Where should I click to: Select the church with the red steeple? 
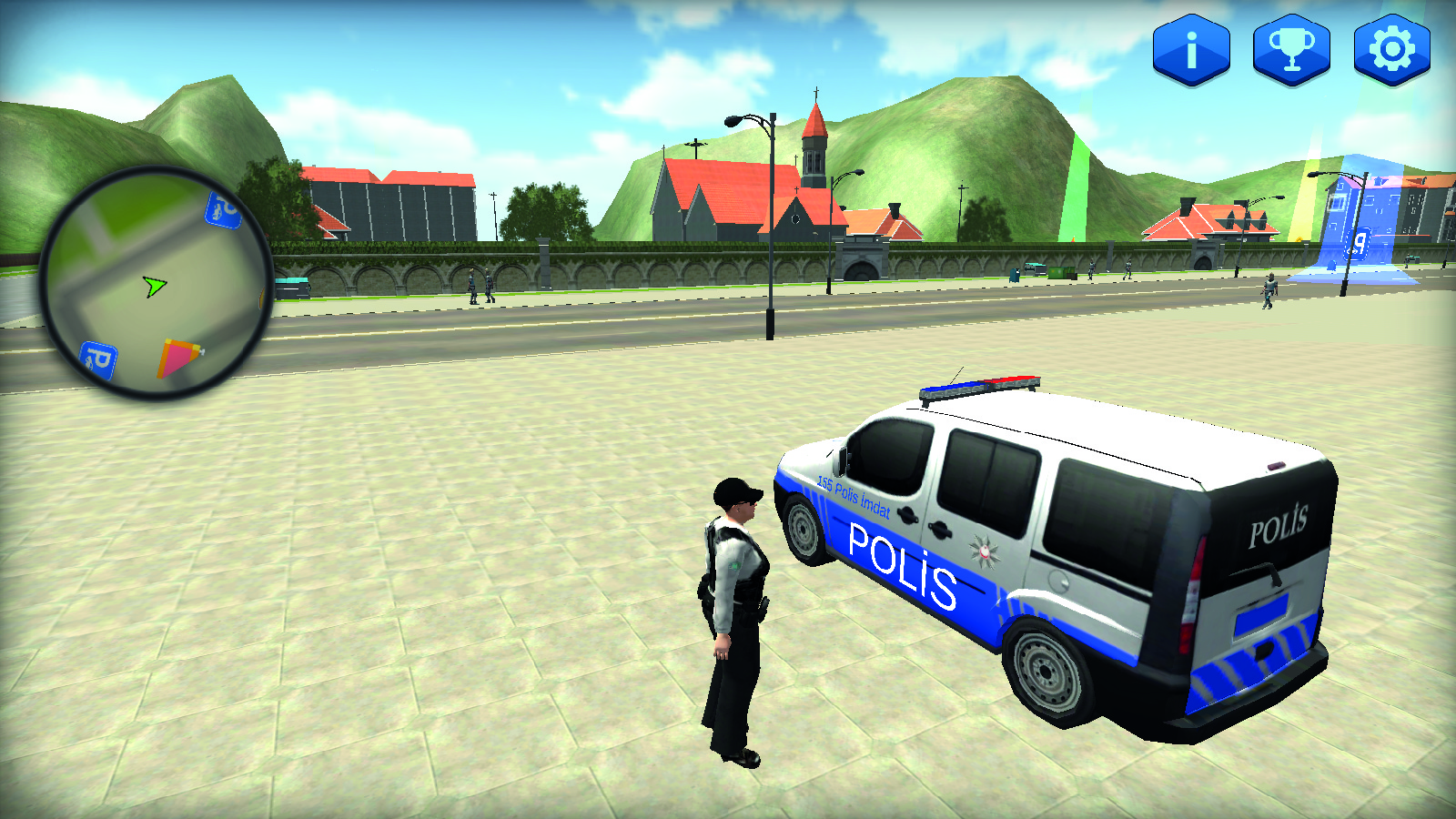coord(801,164)
